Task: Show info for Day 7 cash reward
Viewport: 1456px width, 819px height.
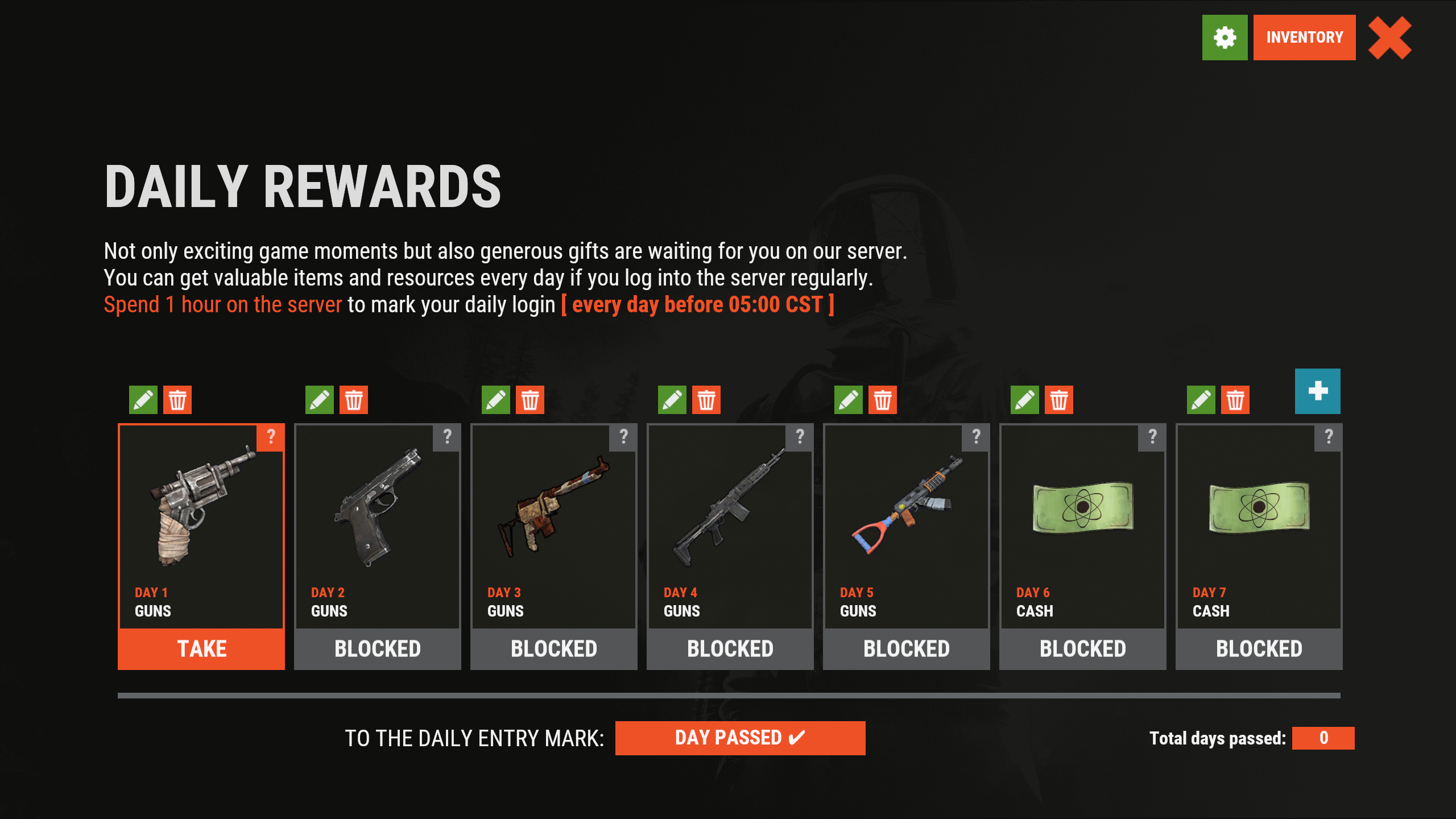Action: pyautogui.click(x=1329, y=437)
